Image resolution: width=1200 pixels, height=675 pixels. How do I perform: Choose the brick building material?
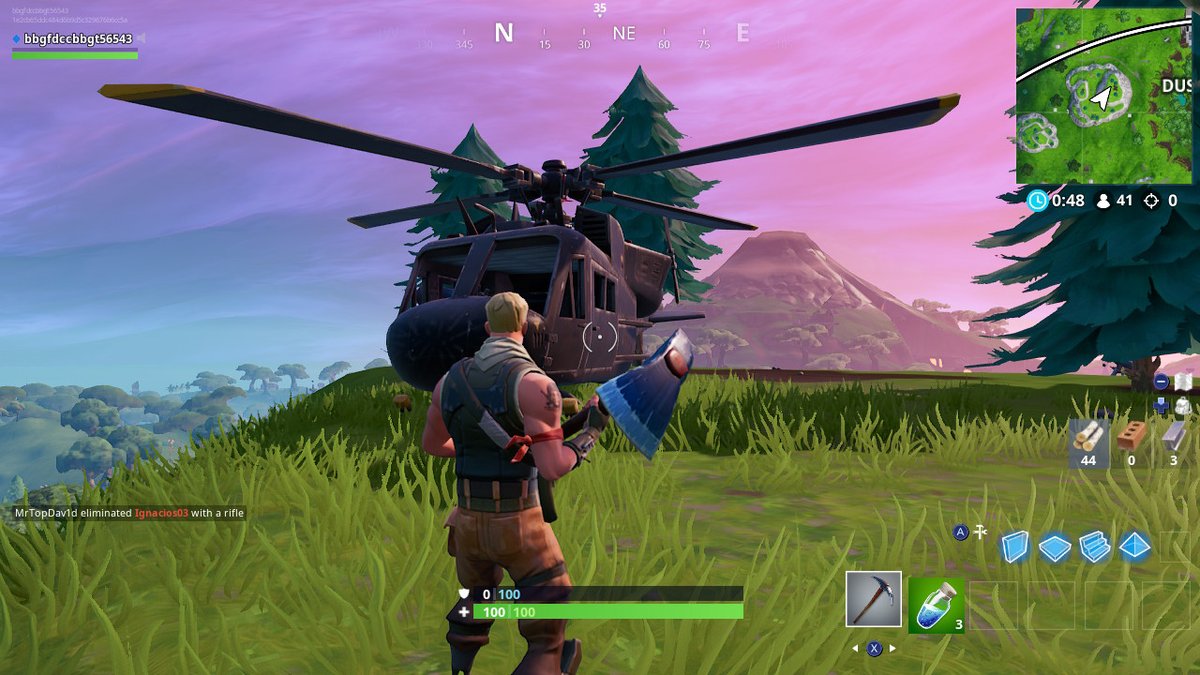point(1131,437)
